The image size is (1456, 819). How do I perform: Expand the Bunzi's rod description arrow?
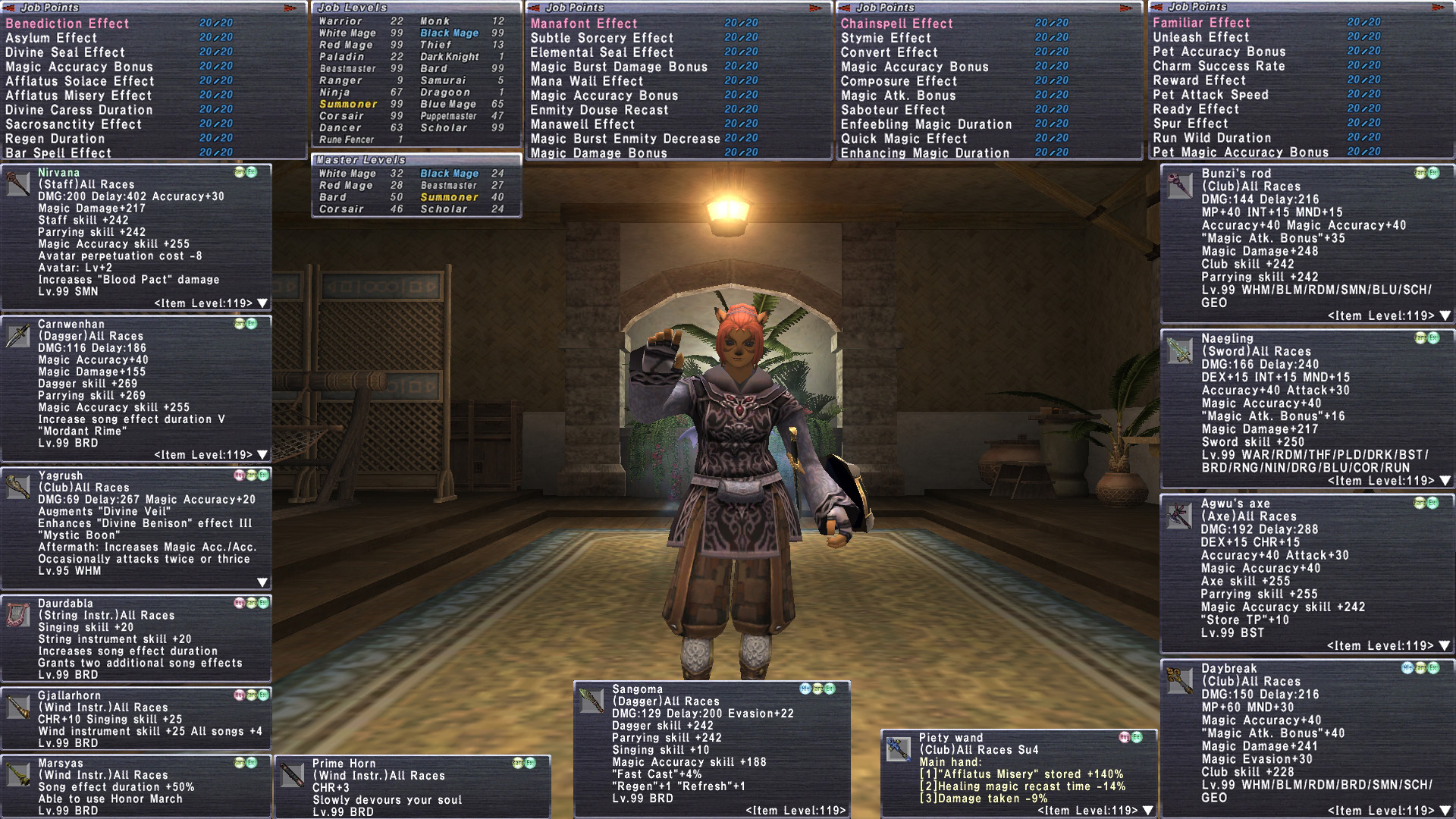click(1445, 315)
